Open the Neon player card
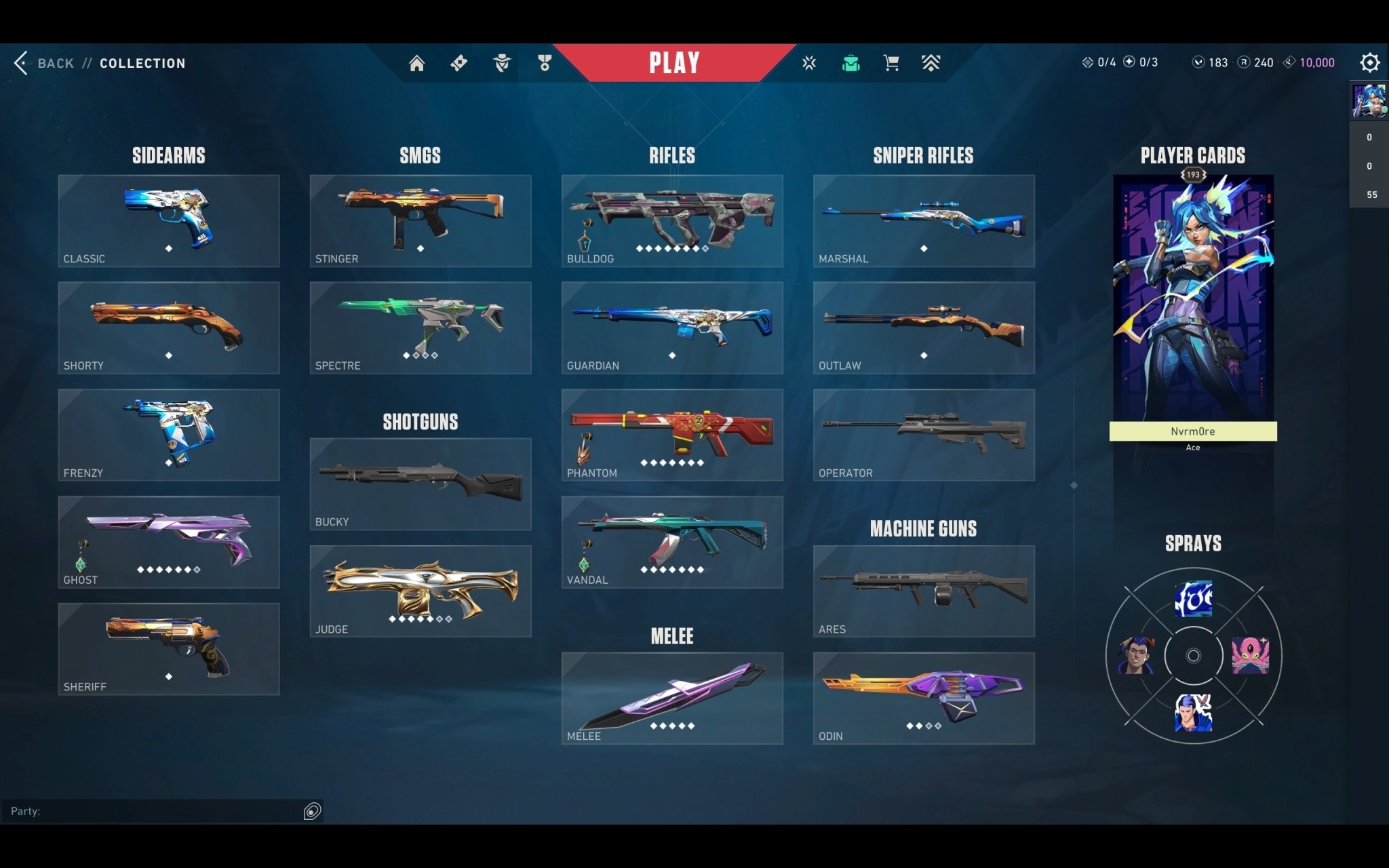The image size is (1389, 868). click(x=1193, y=298)
